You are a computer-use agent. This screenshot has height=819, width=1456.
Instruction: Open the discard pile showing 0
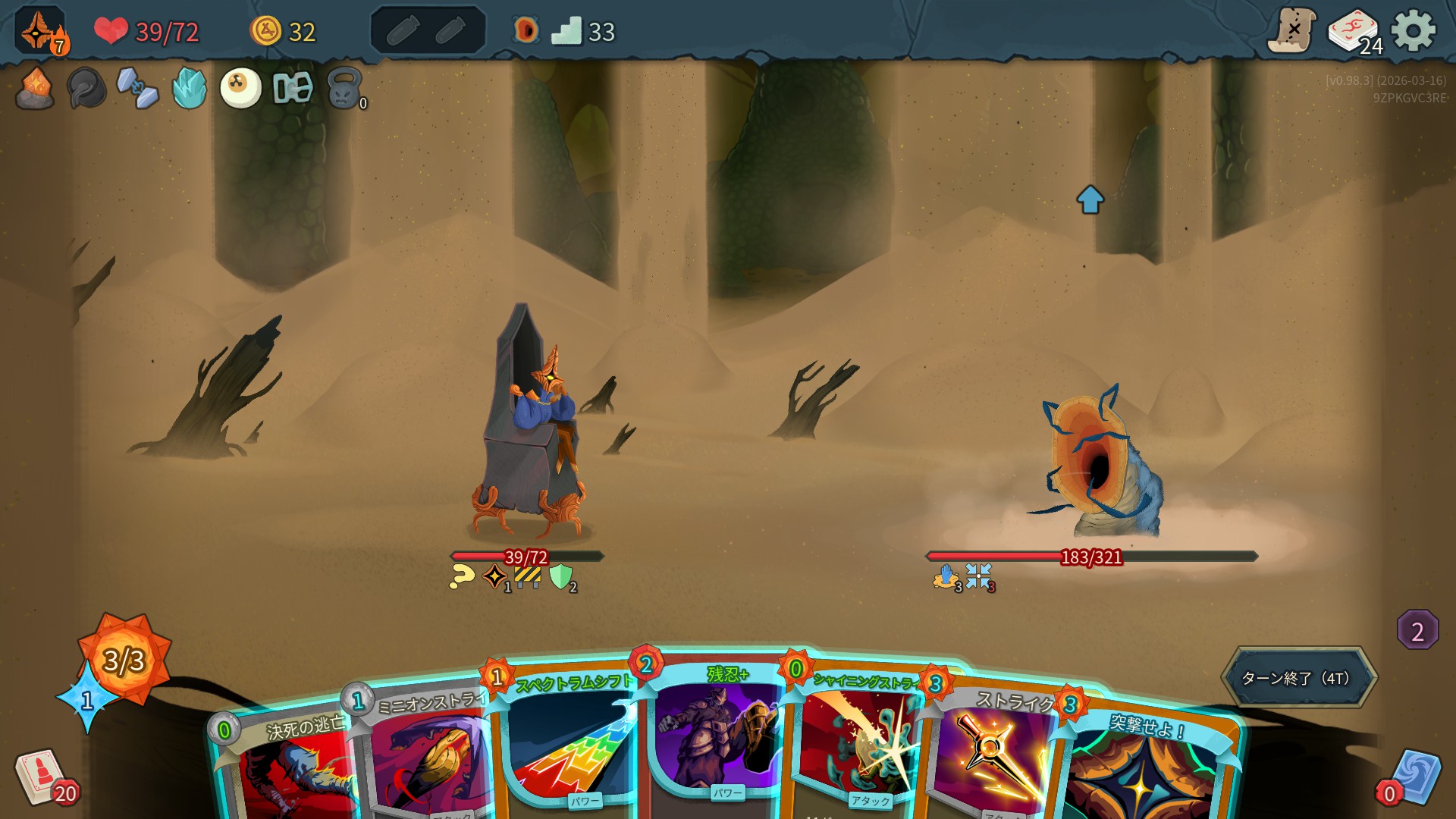[x=1412, y=779]
